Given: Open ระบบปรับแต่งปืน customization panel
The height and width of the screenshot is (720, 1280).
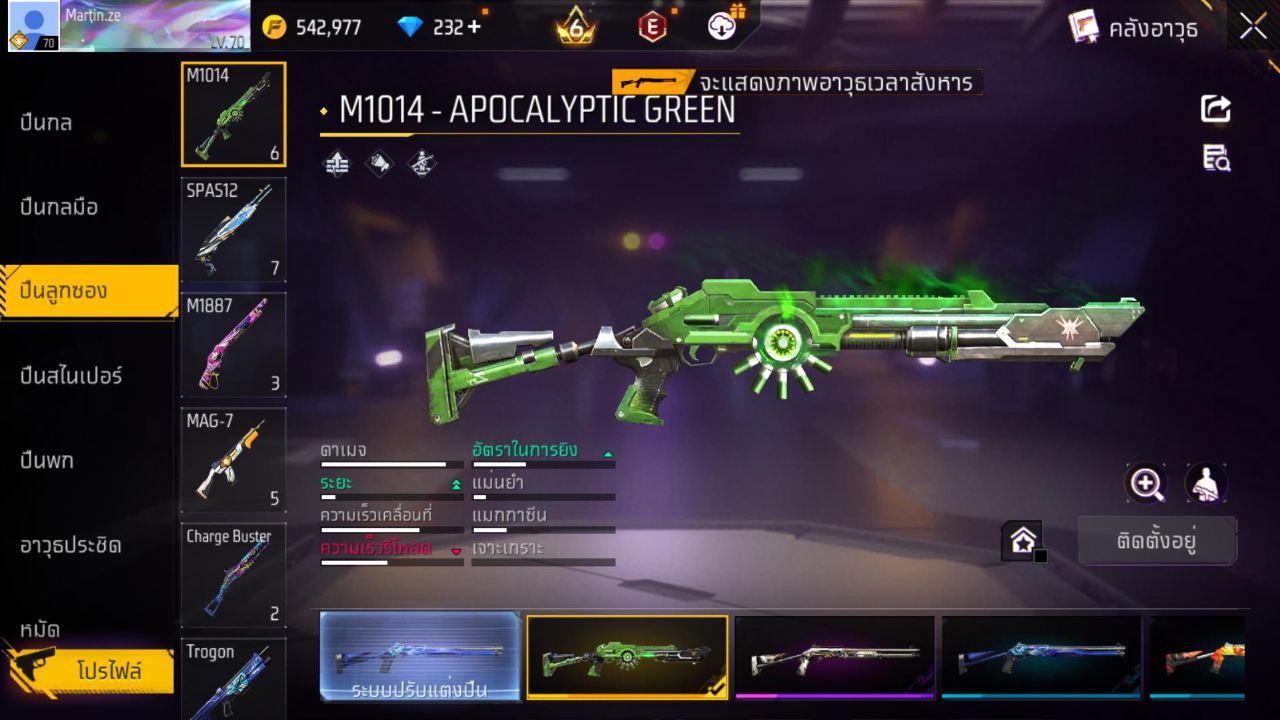Looking at the screenshot, I should 420,657.
